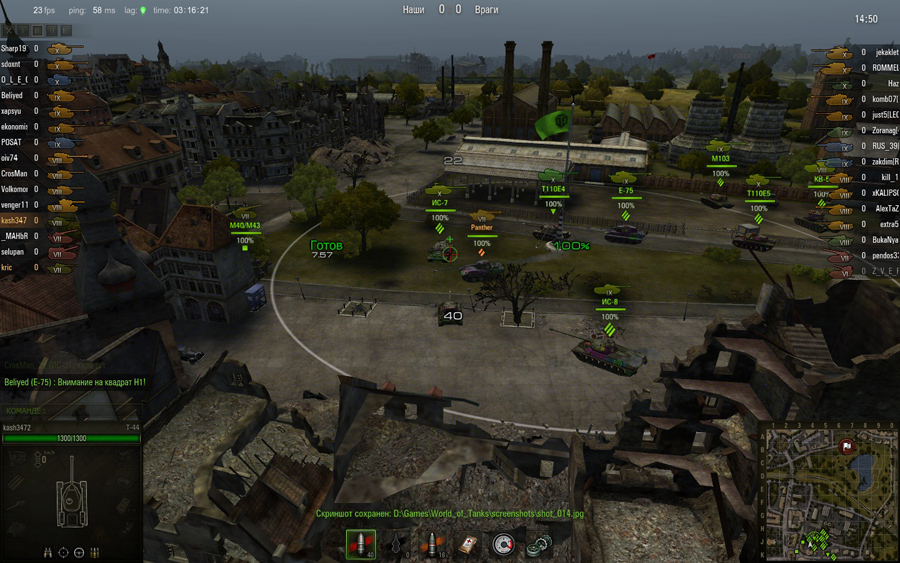
Task: Pick enemy AlexTaZ from the roster
Action: (886, 209)
